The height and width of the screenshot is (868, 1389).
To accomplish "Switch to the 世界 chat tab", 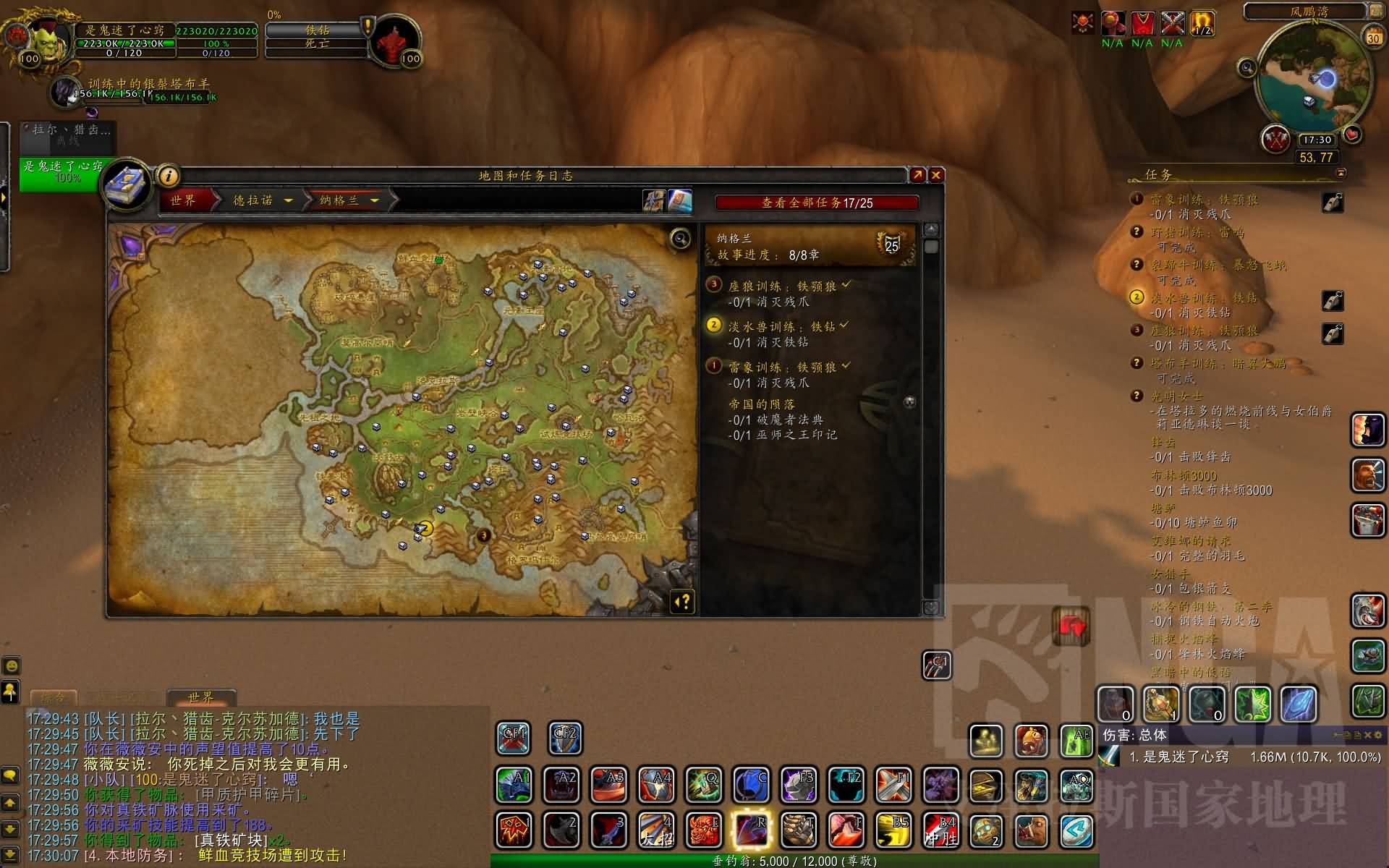I will (200, 698).
